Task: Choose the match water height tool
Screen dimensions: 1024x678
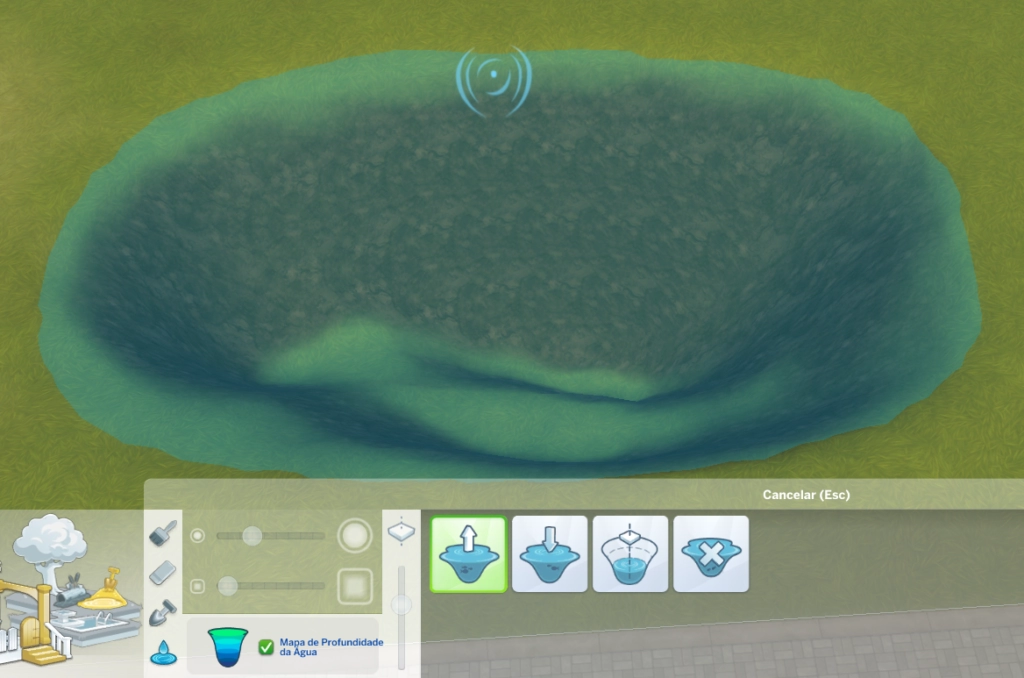Action: pos(630,554)
